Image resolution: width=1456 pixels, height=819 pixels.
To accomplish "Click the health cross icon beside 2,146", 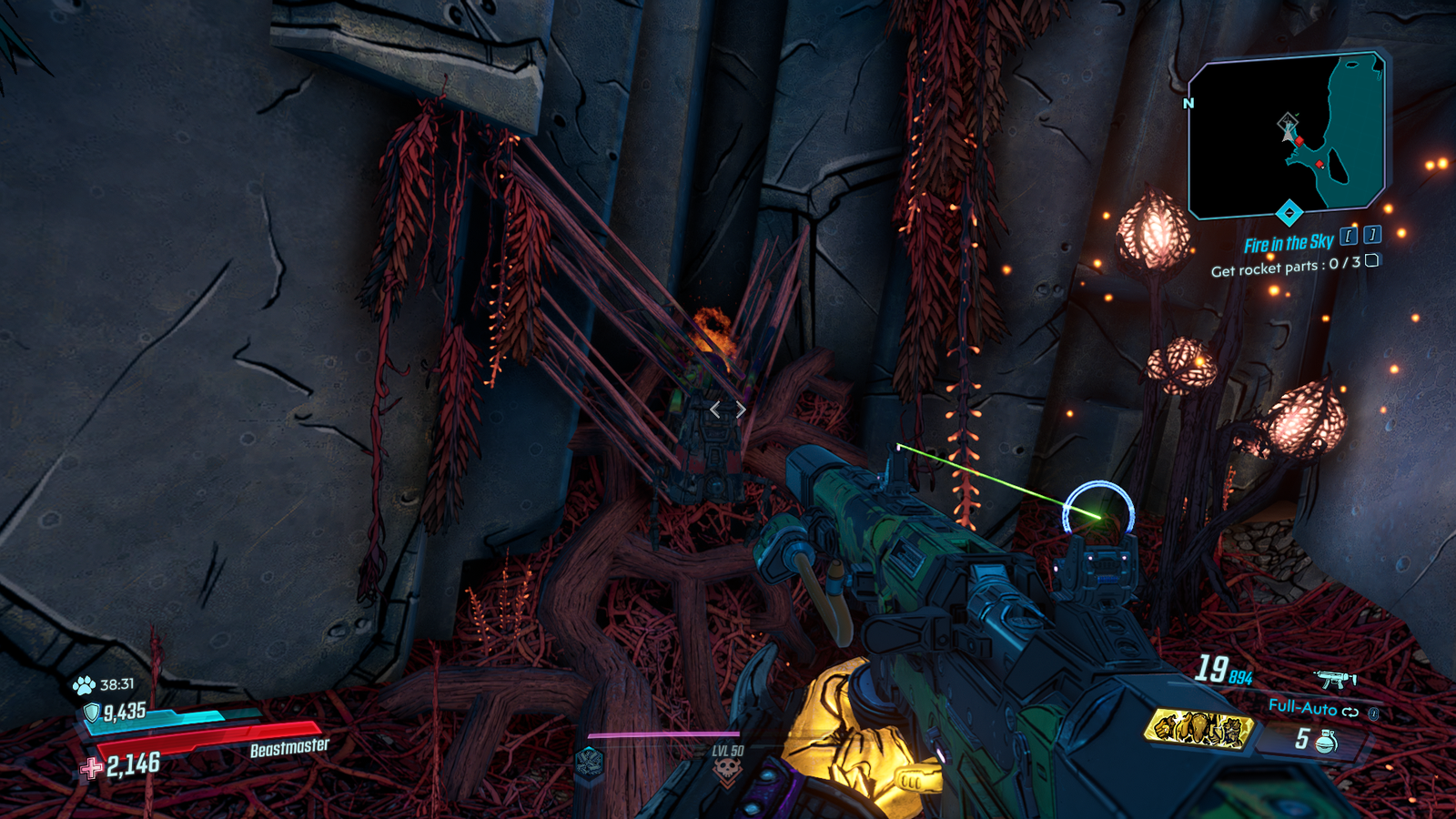I will 90,767.
